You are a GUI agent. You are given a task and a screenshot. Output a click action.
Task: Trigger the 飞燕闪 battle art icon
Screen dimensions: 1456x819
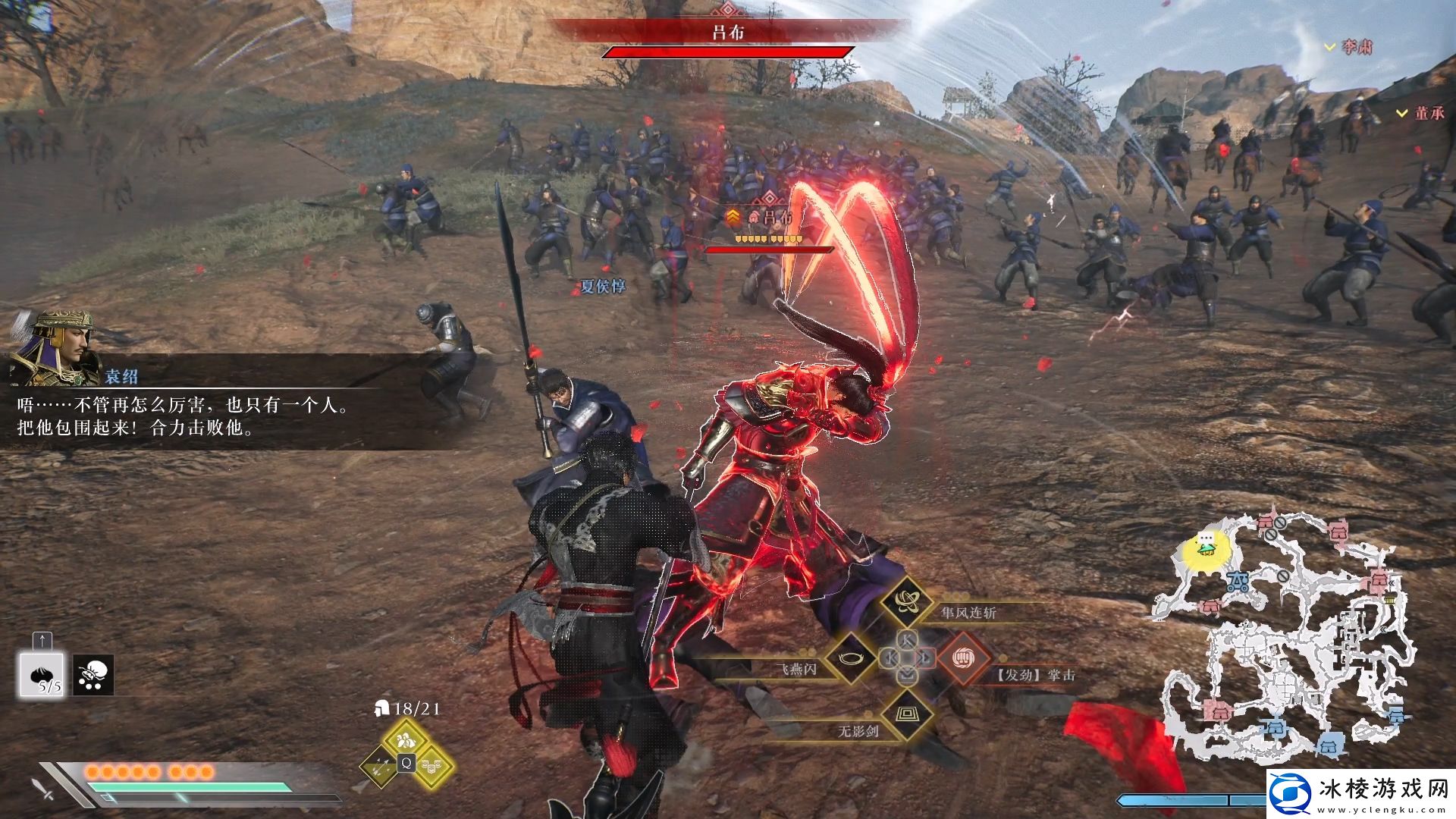(852, 657)
